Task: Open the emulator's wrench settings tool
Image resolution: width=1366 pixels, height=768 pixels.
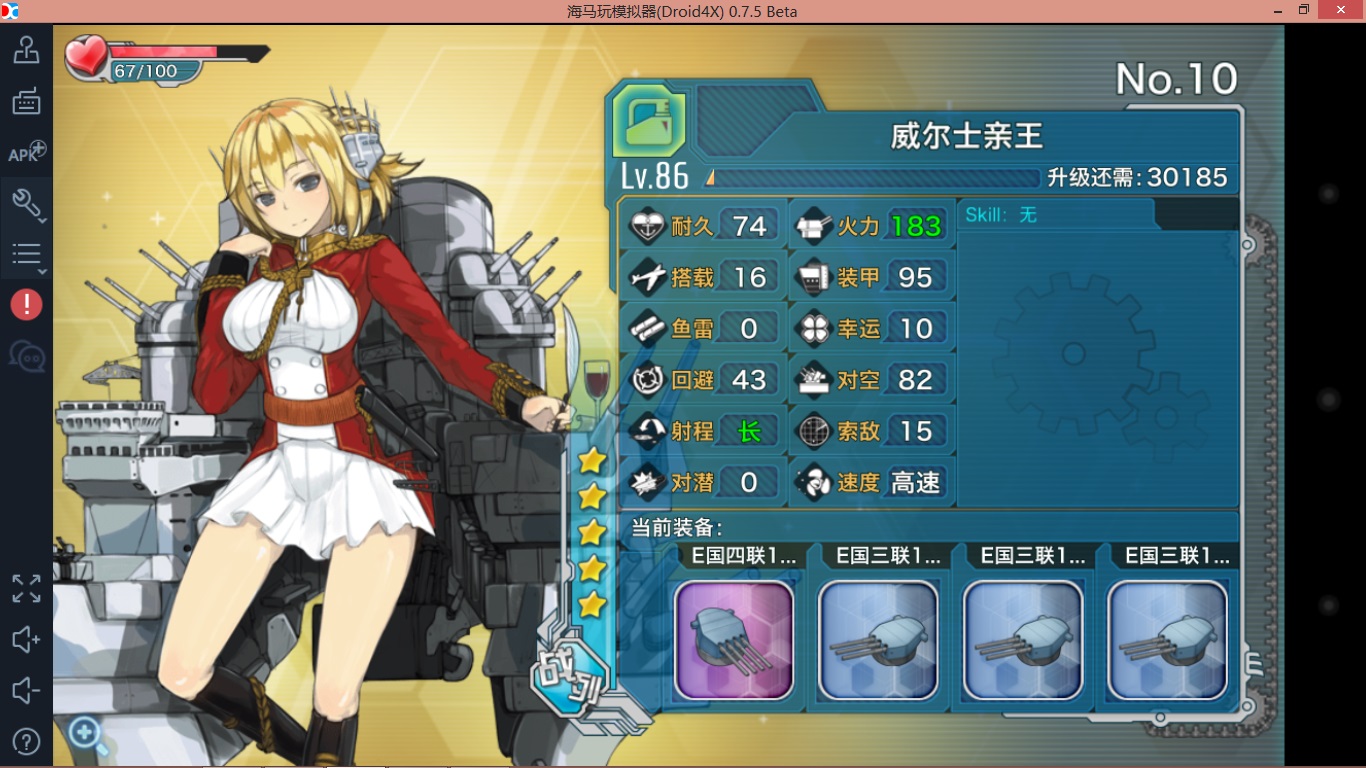Action: point(26,204)
